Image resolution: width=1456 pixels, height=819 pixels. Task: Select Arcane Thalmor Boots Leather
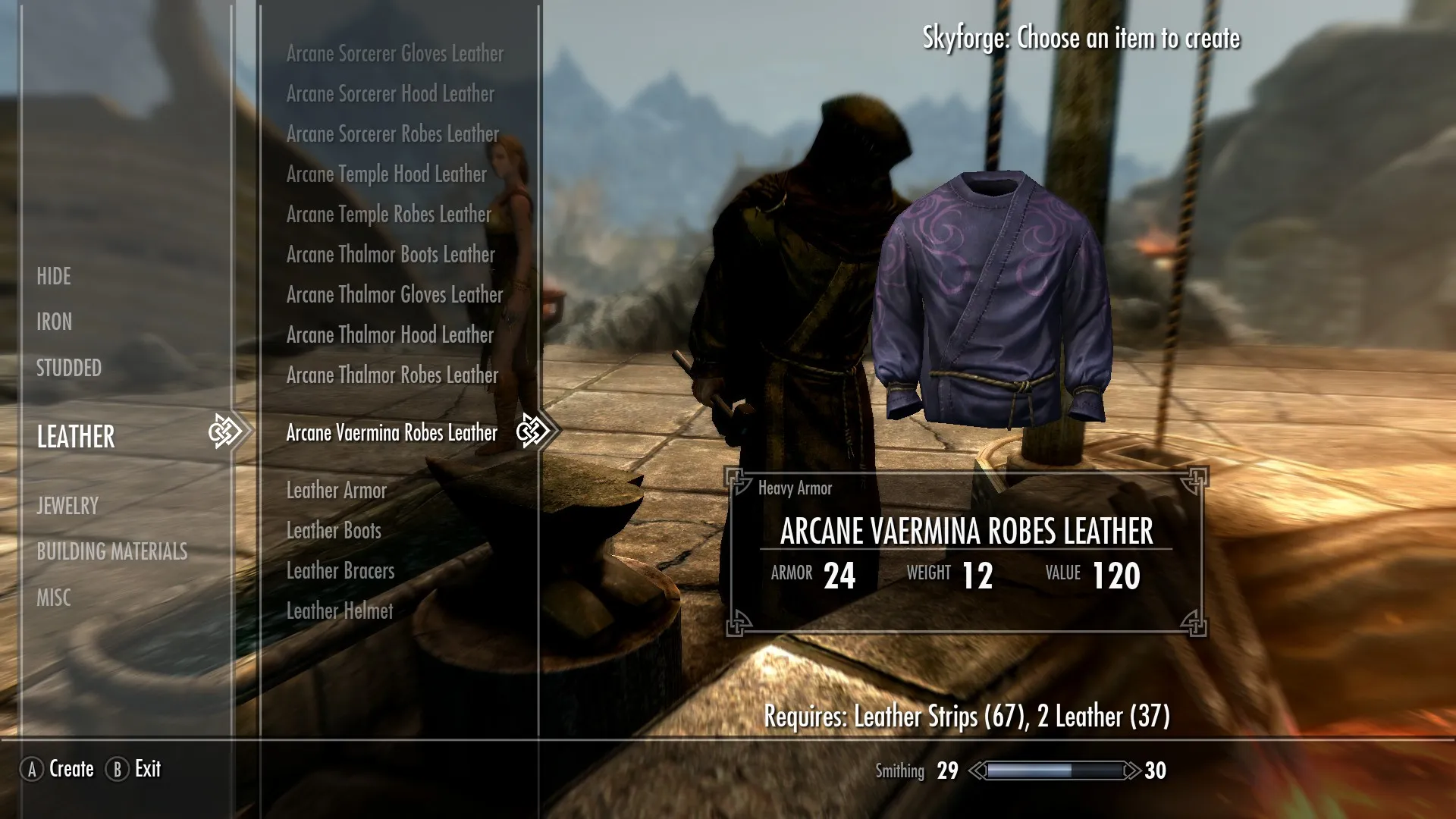pos(390,255)
